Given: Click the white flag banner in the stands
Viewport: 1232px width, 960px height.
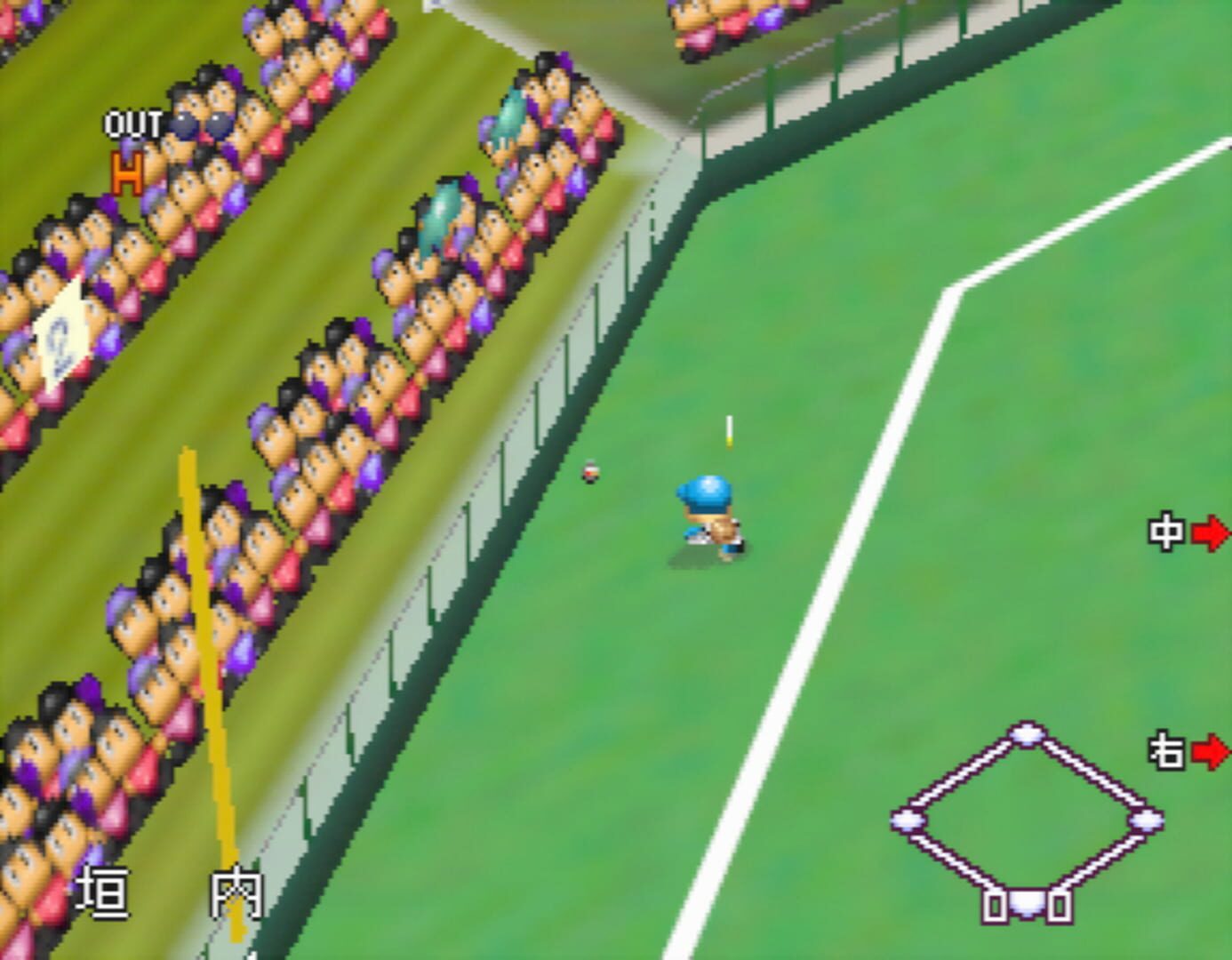Looking at the screenshot, I should (x=59, y=327).
